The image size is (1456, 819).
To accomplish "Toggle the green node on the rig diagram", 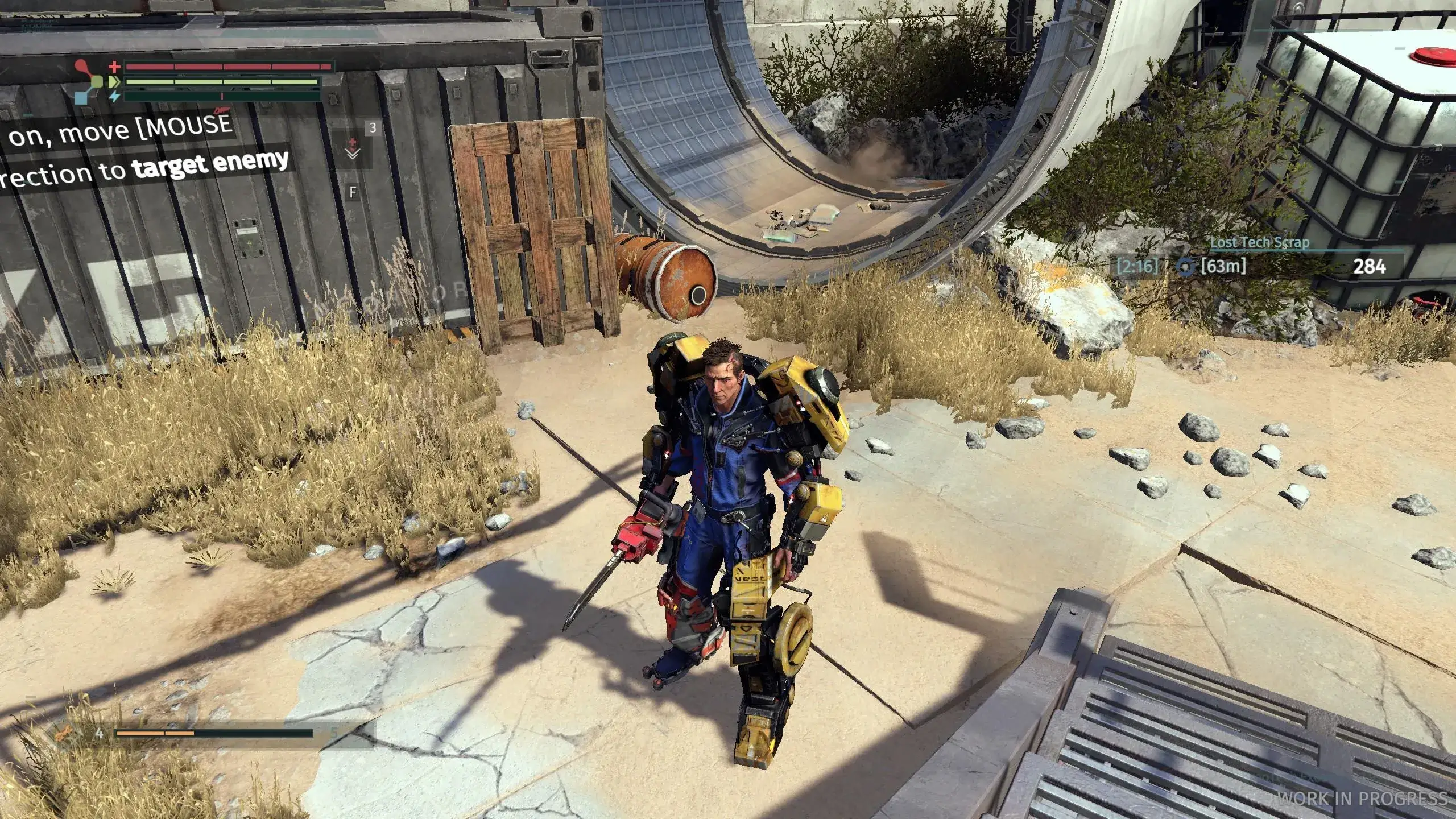I will tap(97, 81).
